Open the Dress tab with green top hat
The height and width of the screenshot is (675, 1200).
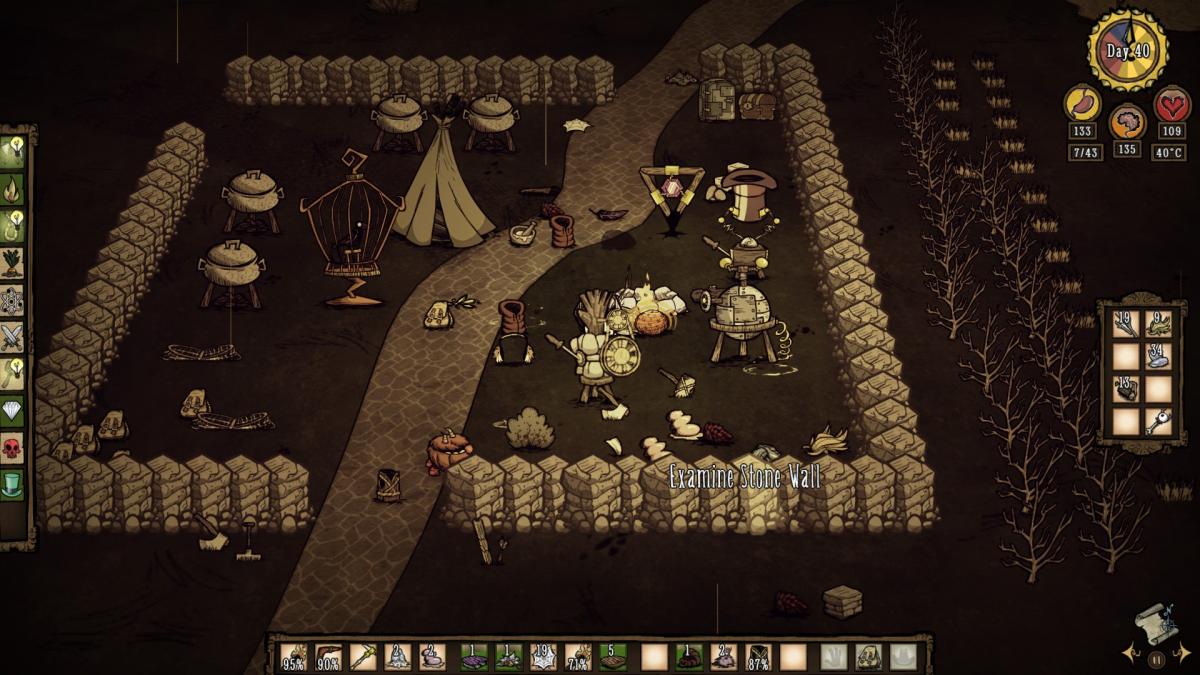(14, 486)
